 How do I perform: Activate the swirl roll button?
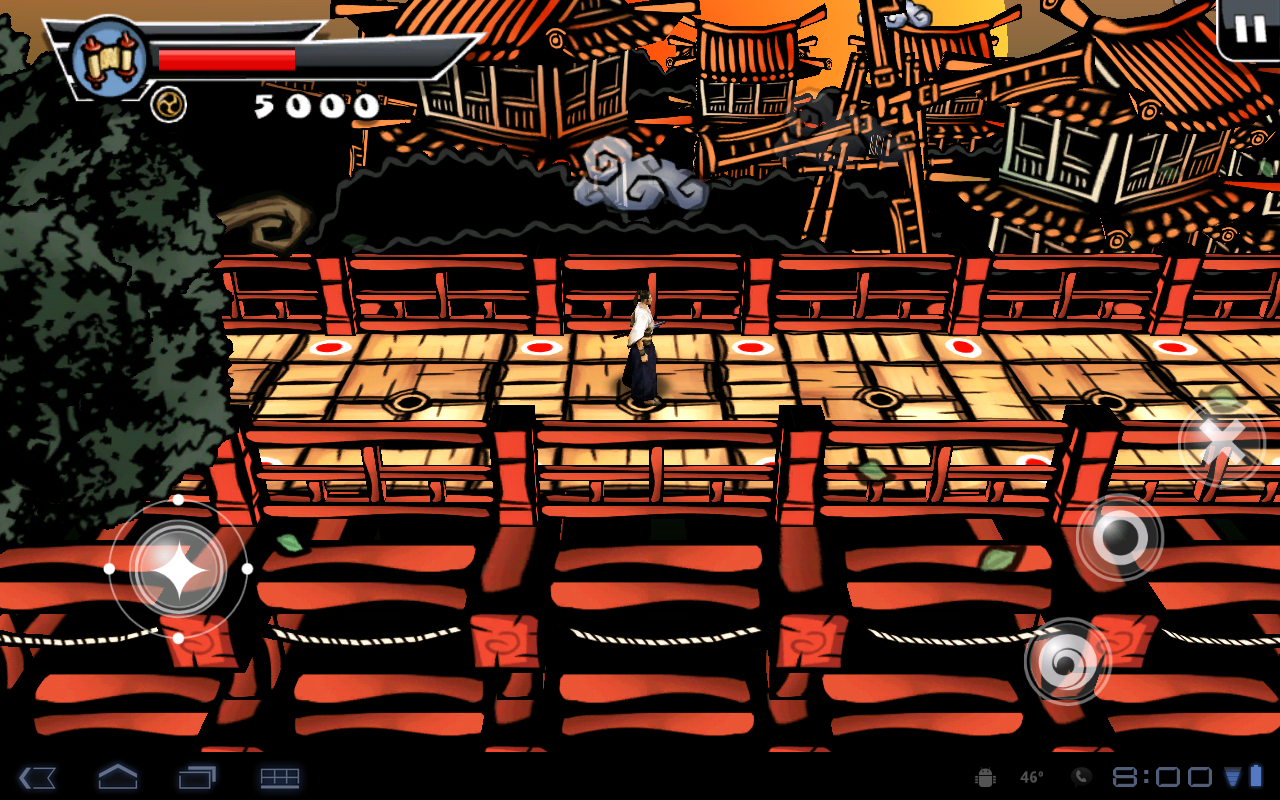(x=1067, y=661)
